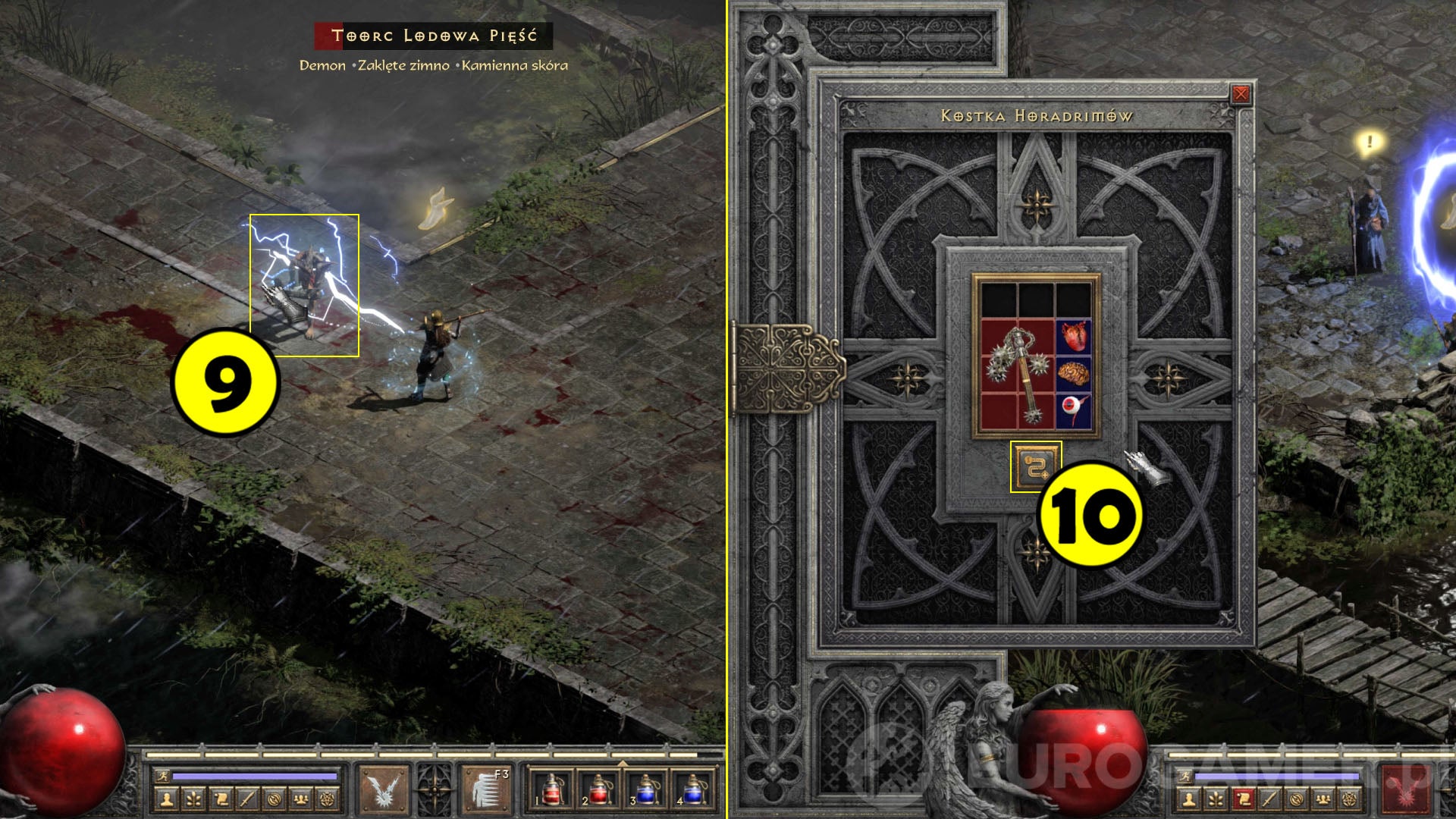
Task: Open the character screen on the right panel
Action: (x=1191, y=799)
